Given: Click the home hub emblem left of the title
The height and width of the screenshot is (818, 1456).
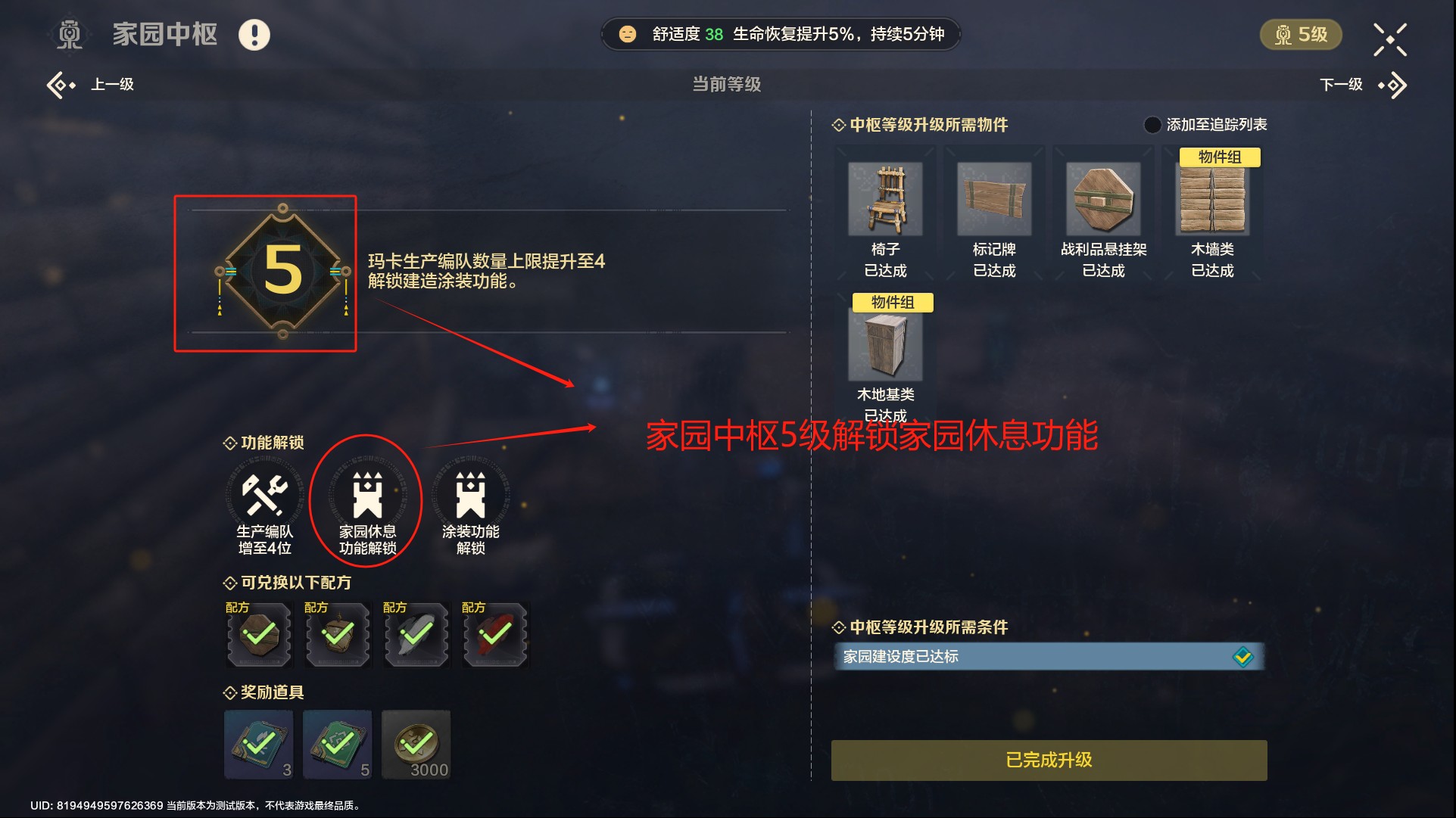Looking at the screenshot, I should [x=70, y=33].
